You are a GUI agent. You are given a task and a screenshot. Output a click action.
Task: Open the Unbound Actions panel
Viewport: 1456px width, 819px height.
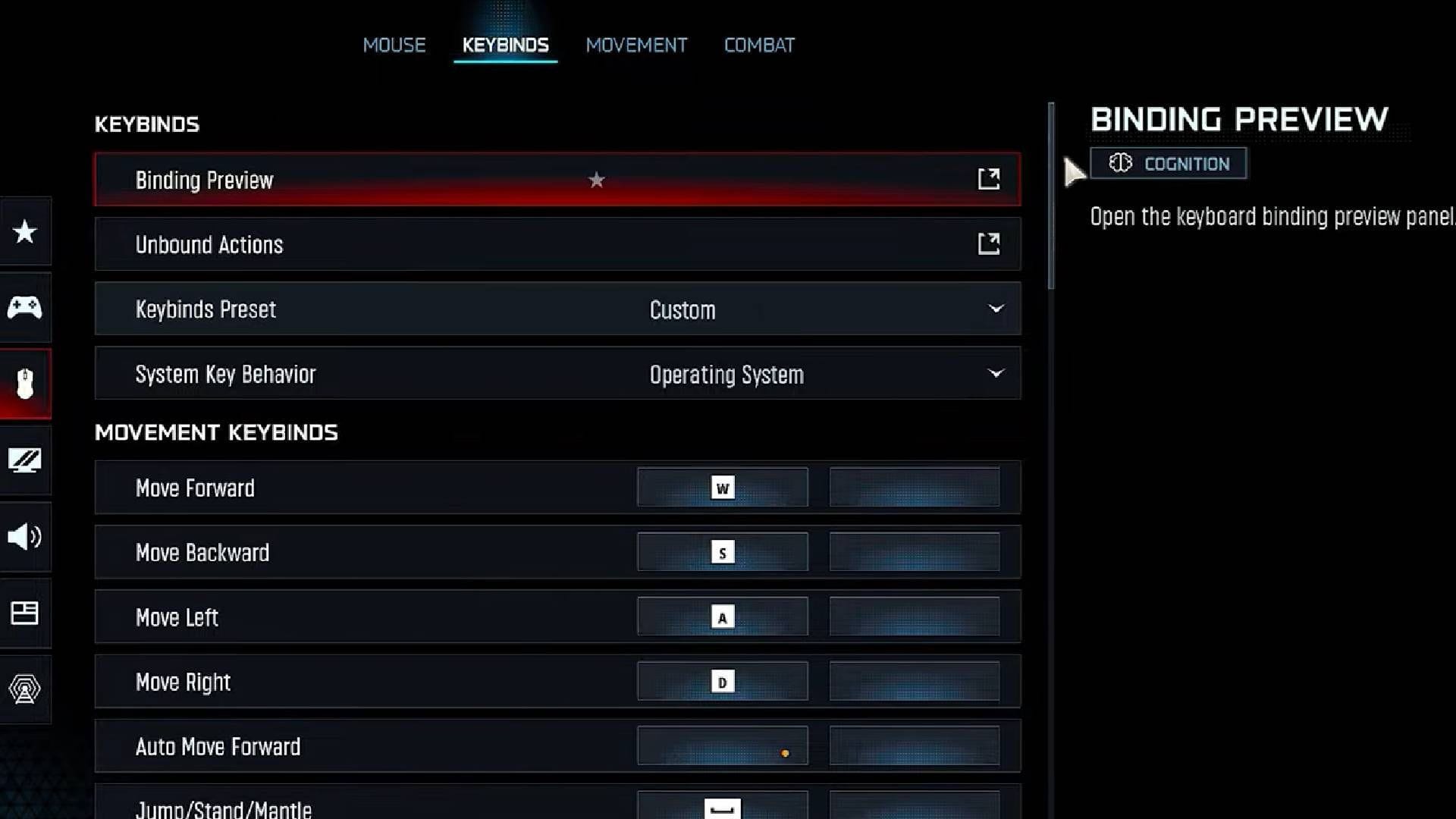(988, 243)
